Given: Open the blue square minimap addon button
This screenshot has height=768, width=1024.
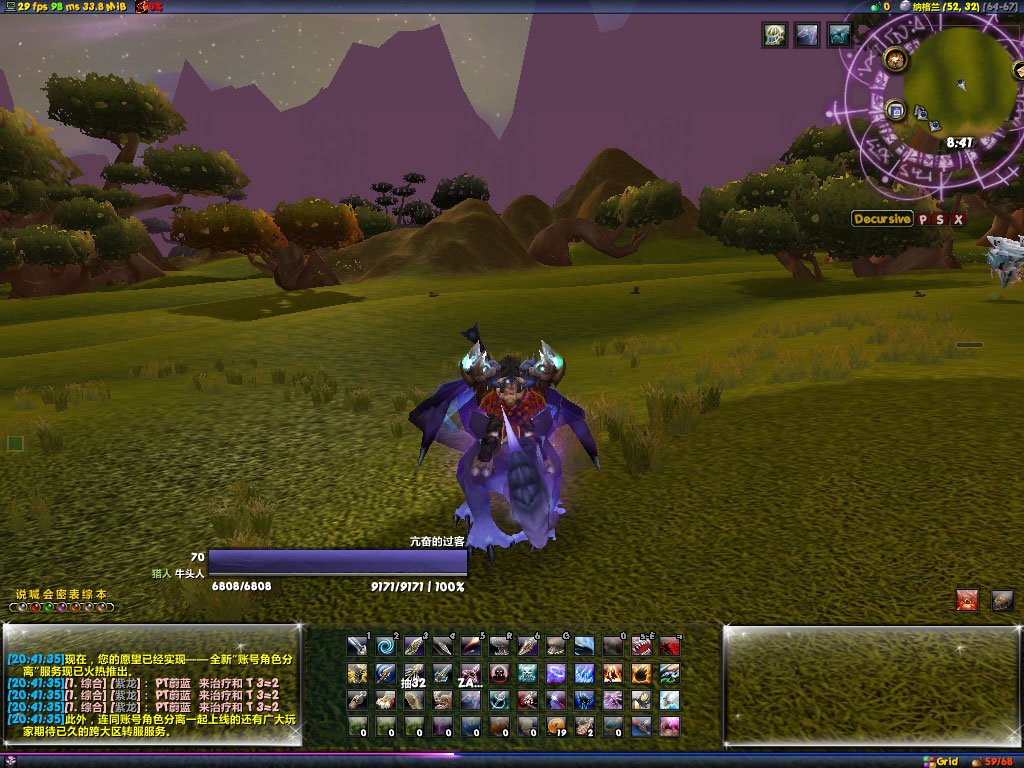Looking at the screenshot, I should [x=896, y=110].
